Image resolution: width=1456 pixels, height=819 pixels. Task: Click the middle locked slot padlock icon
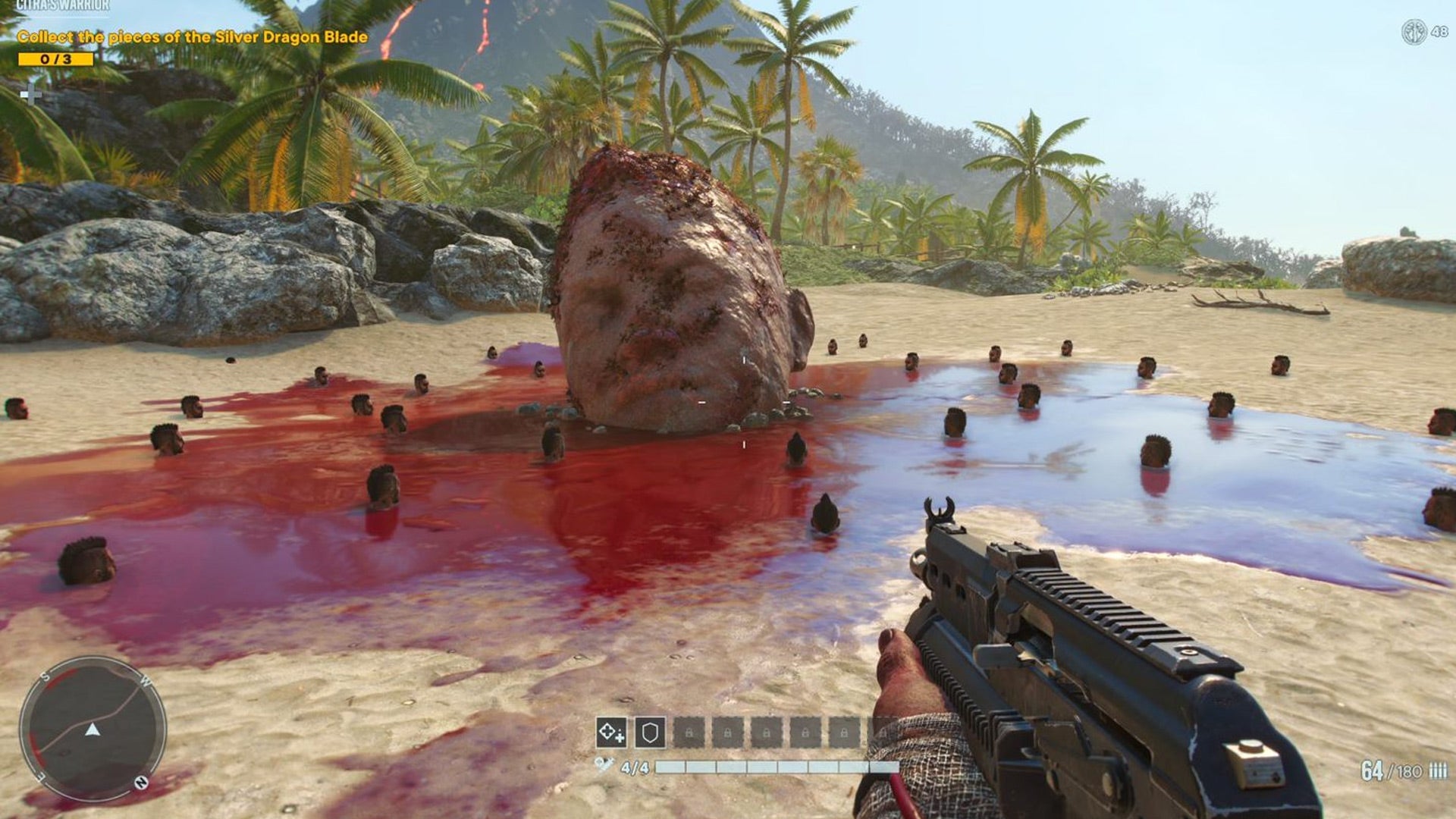click(x=767, y=732)
